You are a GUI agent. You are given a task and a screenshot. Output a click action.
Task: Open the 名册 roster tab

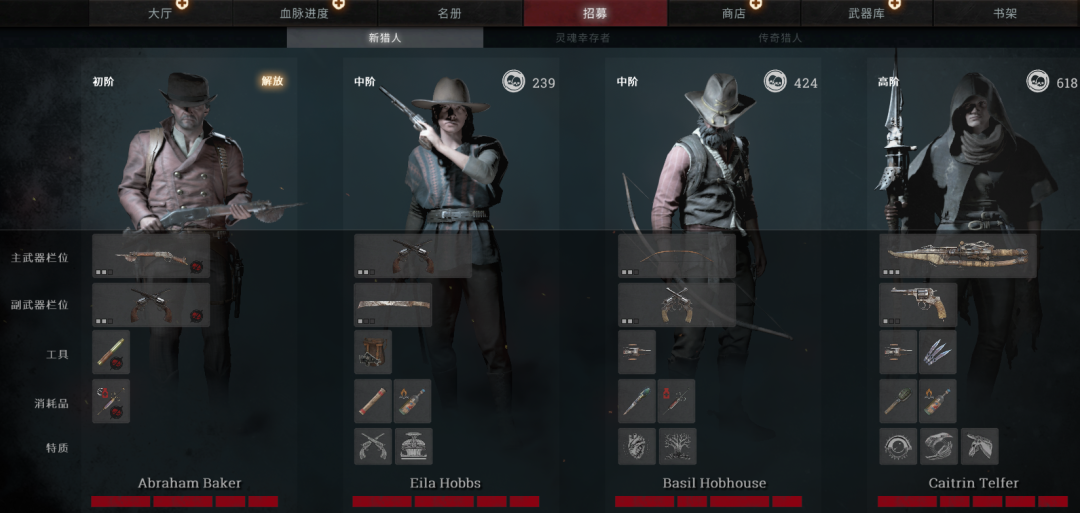coord(449,13)
